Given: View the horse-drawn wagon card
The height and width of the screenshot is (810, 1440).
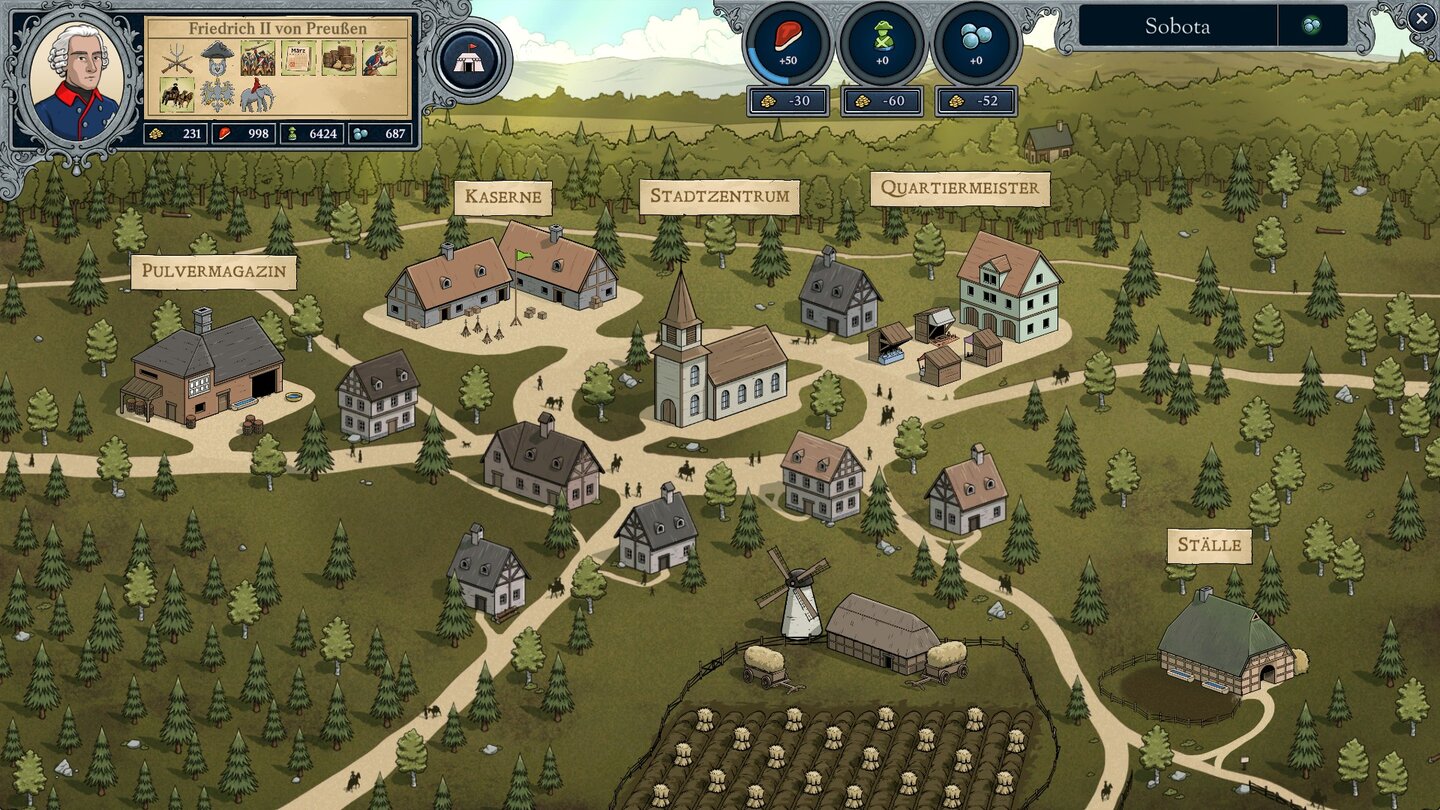Looking at the screenshot, I should pos(178,96).
